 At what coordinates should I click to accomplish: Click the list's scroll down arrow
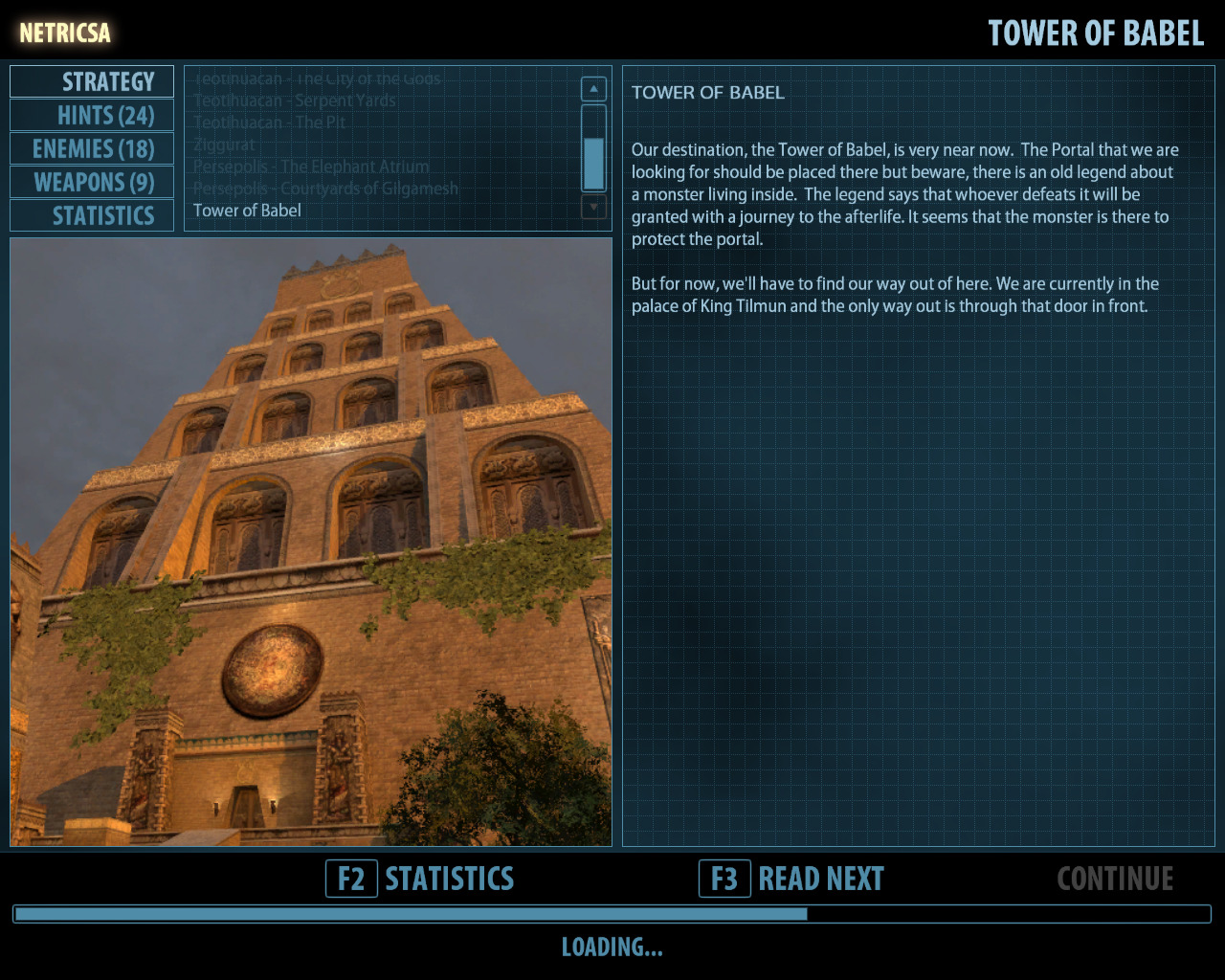(593, 206)
